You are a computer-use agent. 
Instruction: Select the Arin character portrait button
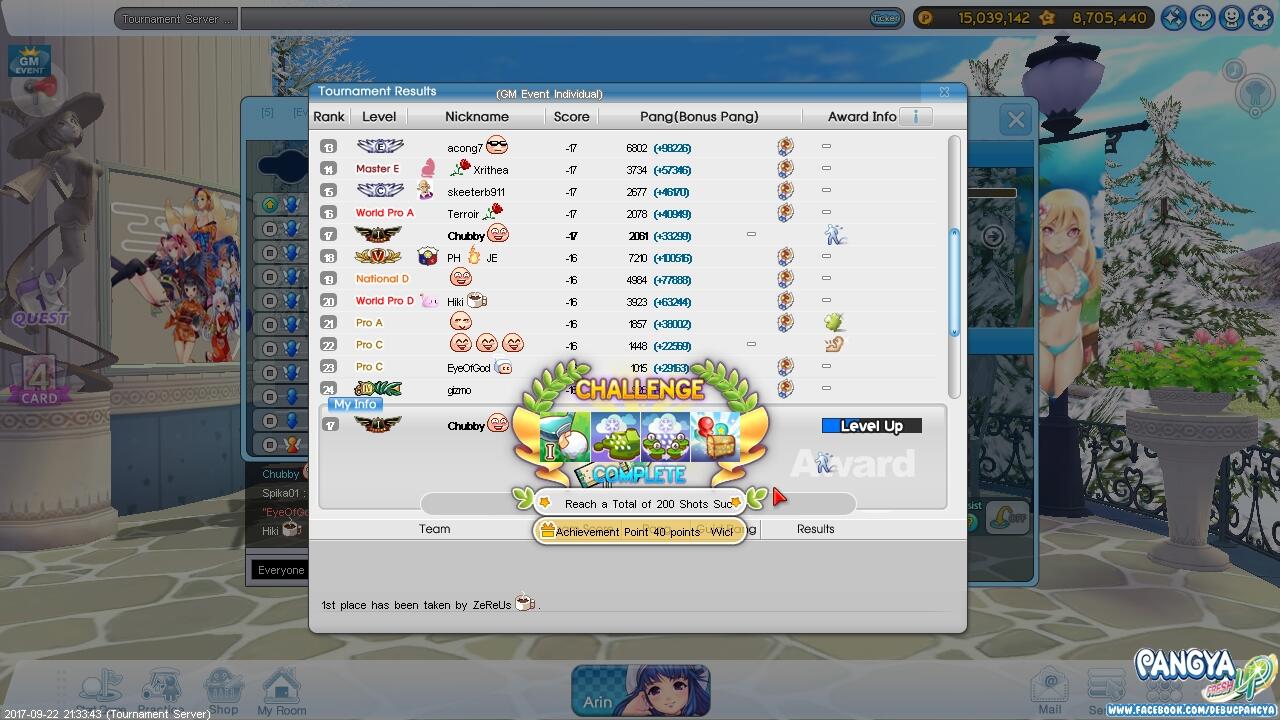[x=640, y=691]
